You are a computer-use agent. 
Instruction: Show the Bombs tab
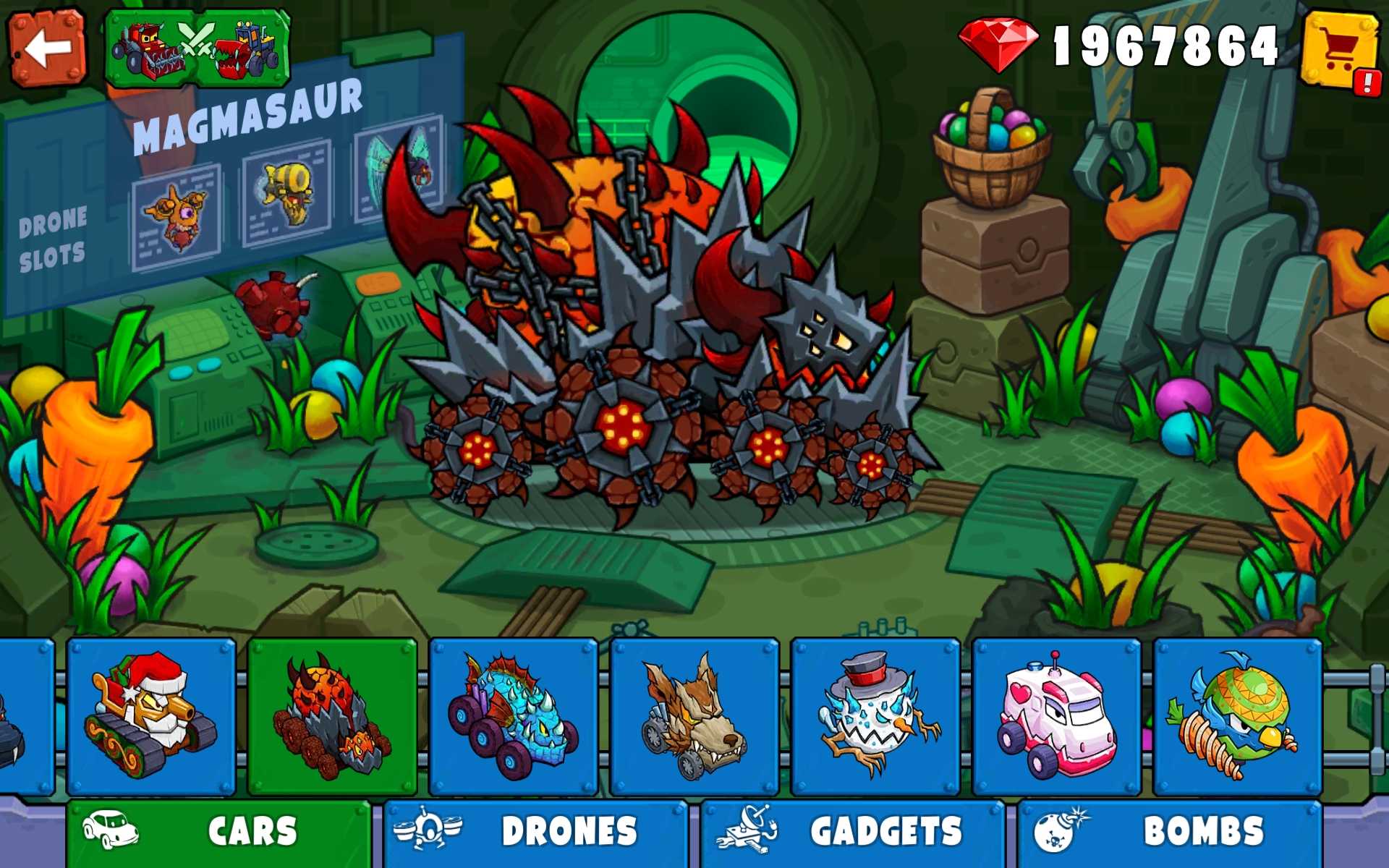[1169, 832]
